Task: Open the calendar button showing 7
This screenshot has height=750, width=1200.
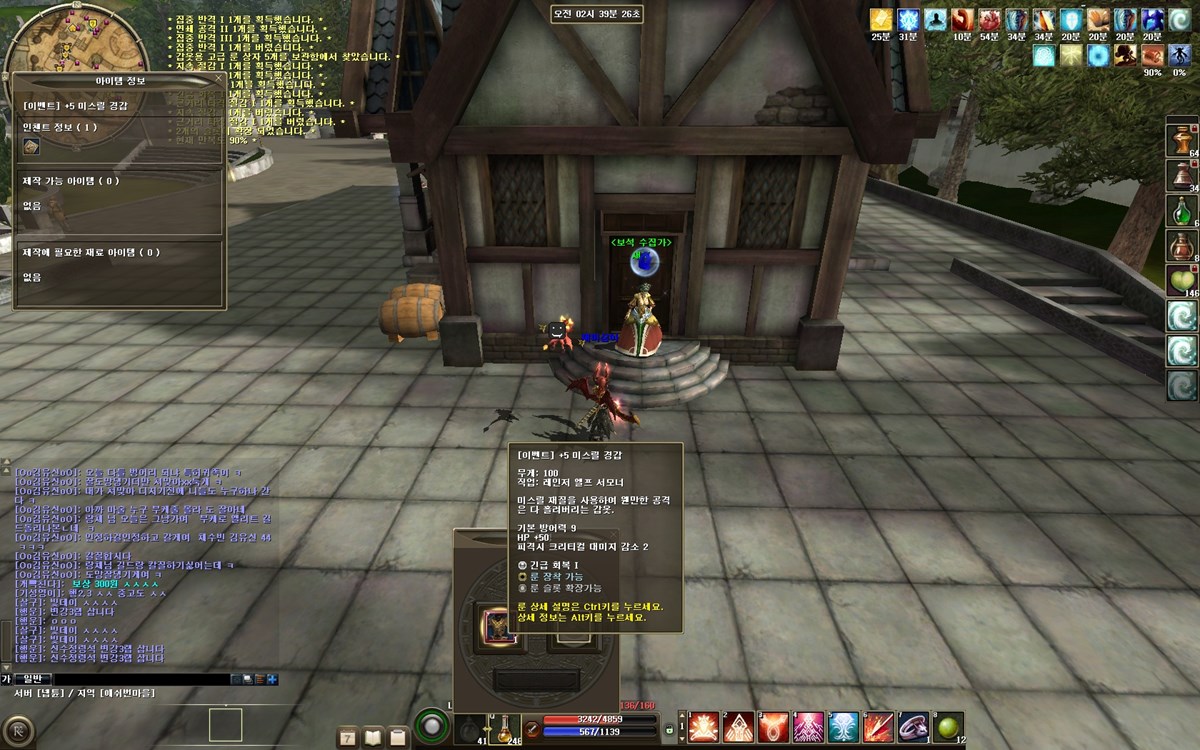Action: pos(348,737)
